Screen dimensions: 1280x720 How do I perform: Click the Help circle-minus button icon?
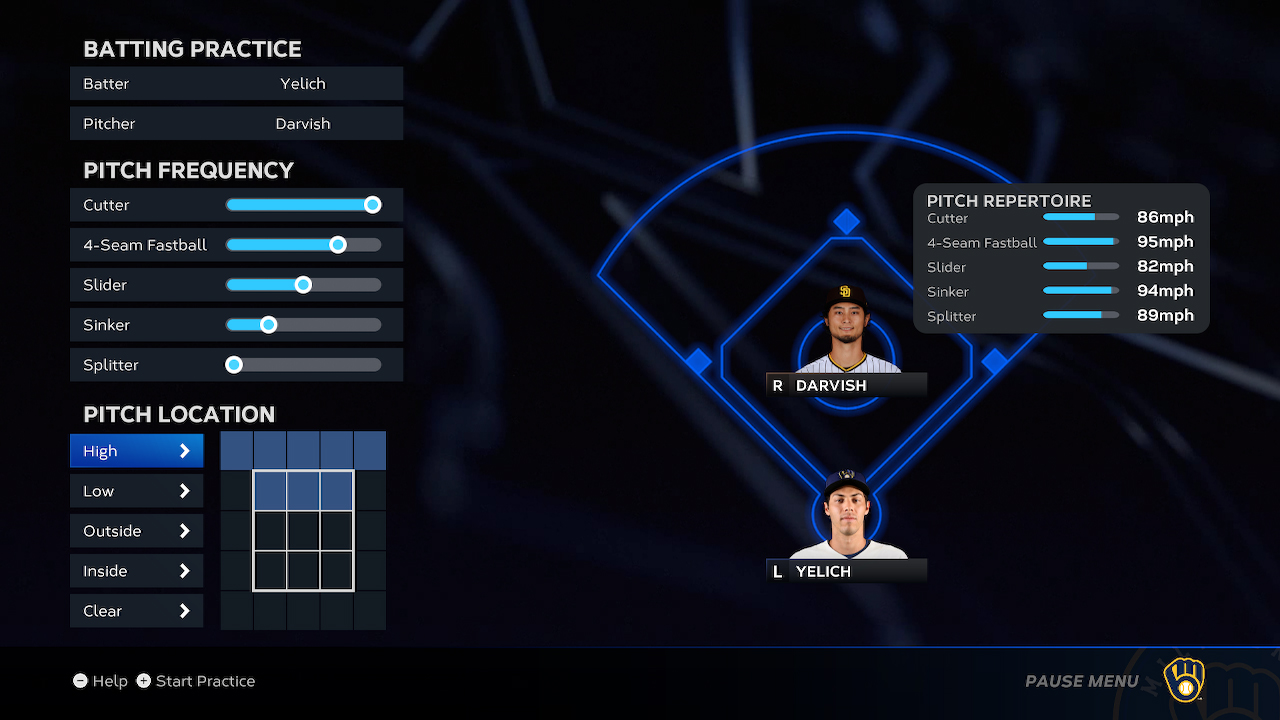[x=81, y=681]
